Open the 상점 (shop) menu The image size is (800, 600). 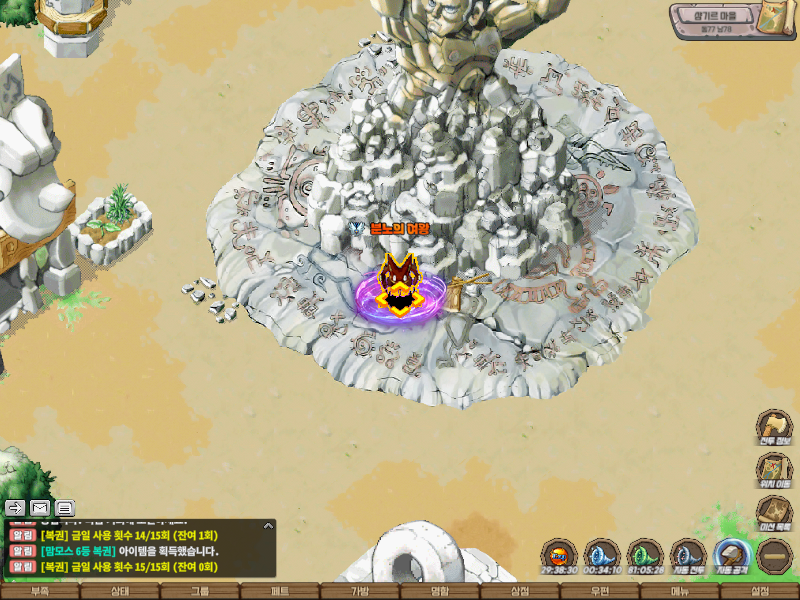pos(520,592)
